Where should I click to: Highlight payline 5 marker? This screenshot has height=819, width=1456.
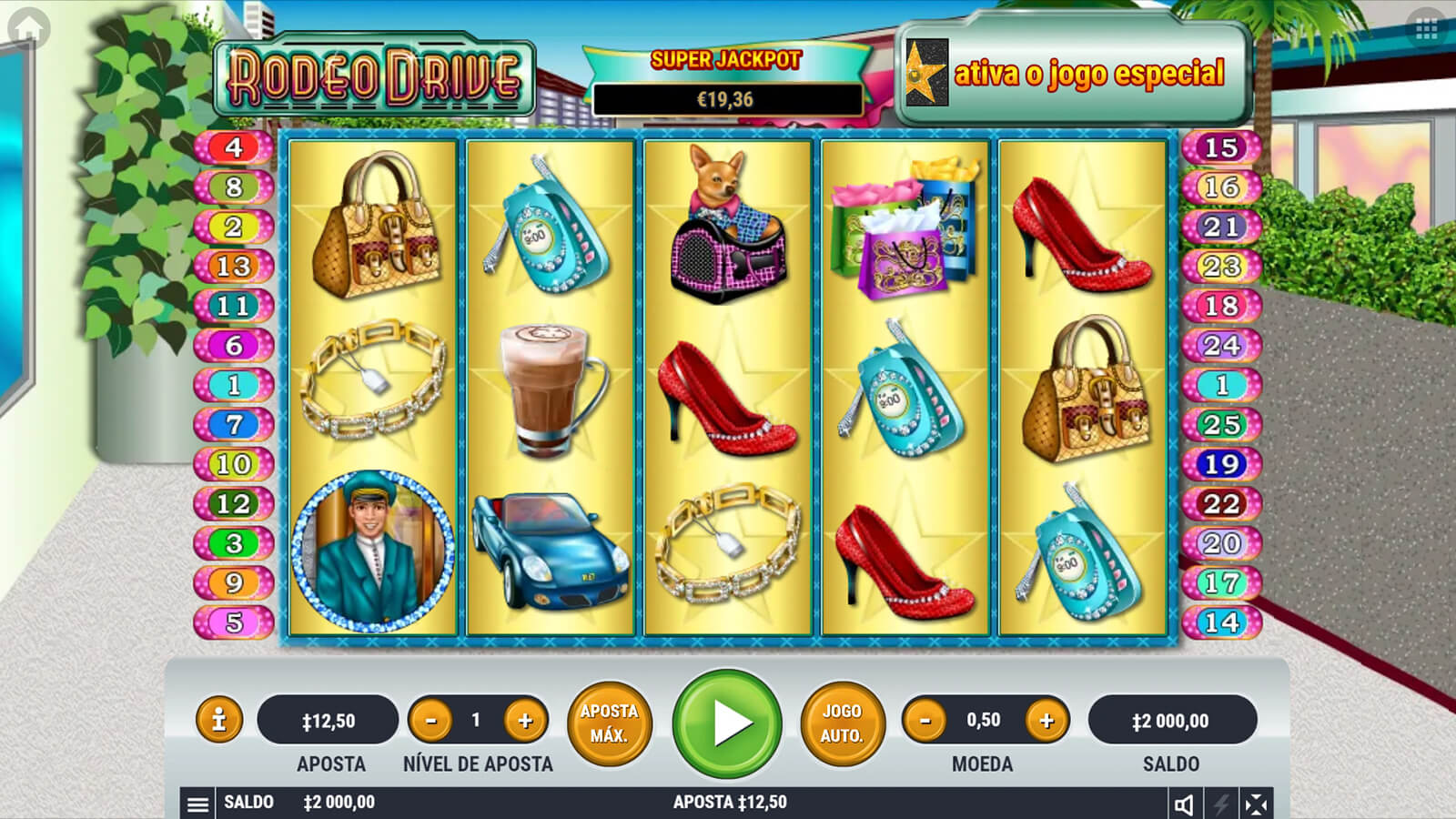234,622
